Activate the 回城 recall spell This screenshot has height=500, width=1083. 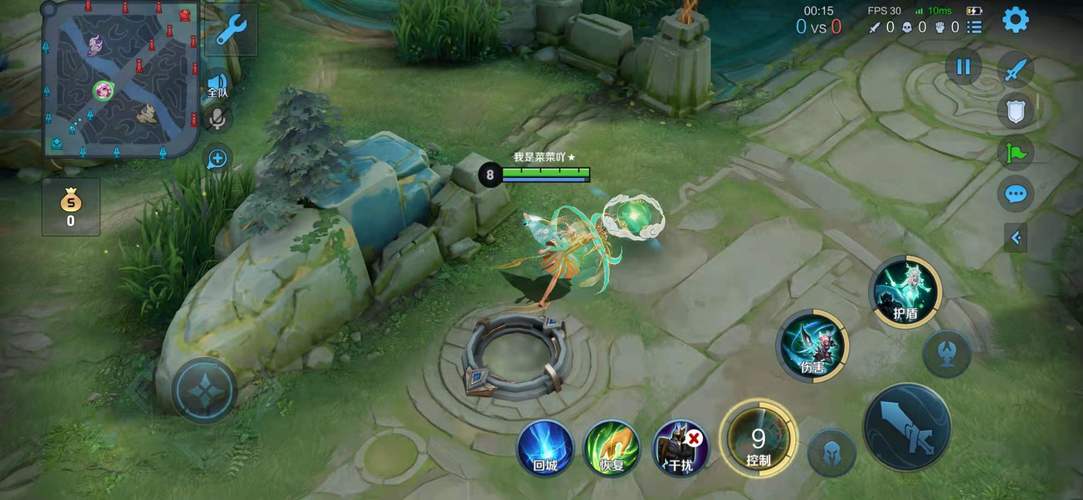pos(545,446)
